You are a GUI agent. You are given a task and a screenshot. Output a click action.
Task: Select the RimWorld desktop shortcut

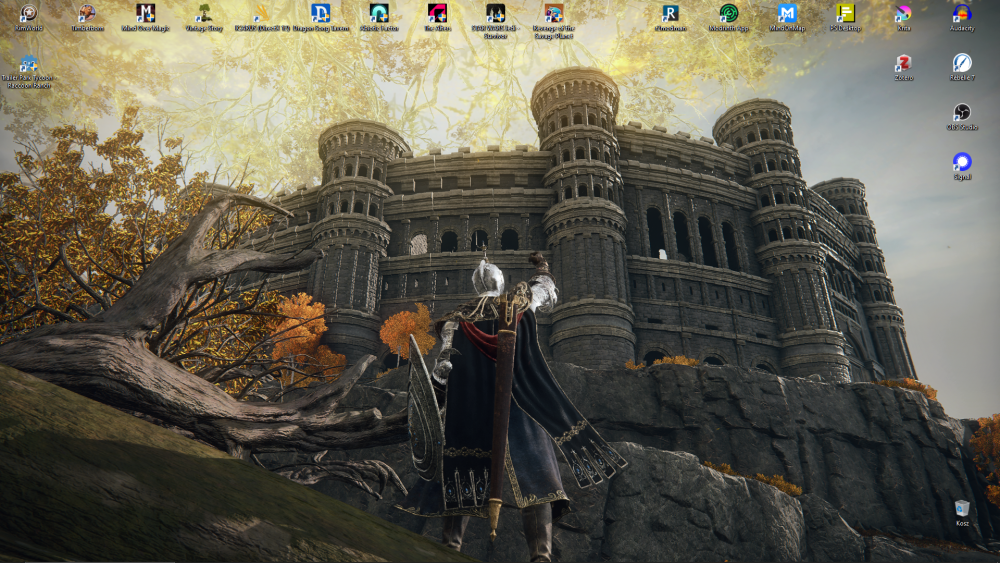pyautogui.click(x=29, y=14)
